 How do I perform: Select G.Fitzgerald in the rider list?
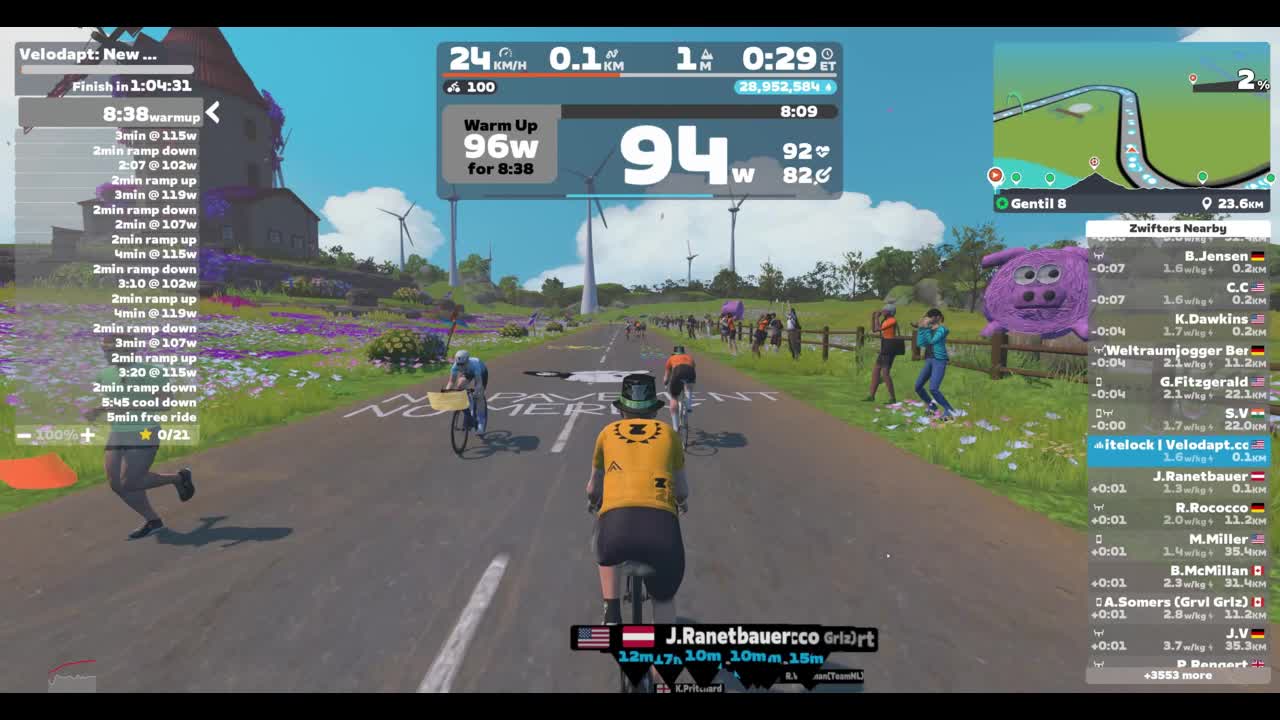(x=1178, y=387)
